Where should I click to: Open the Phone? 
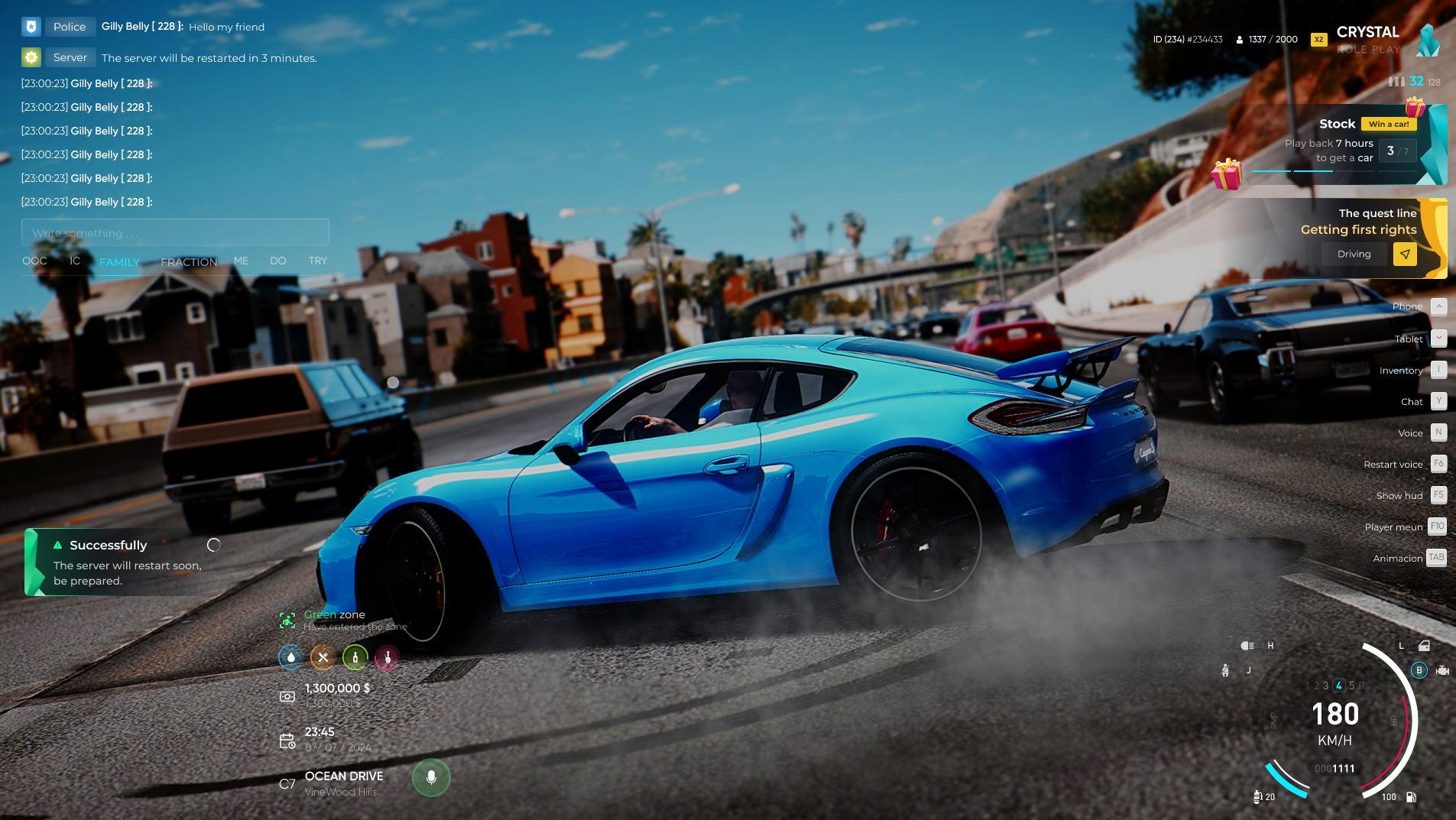click(1438, 306)
